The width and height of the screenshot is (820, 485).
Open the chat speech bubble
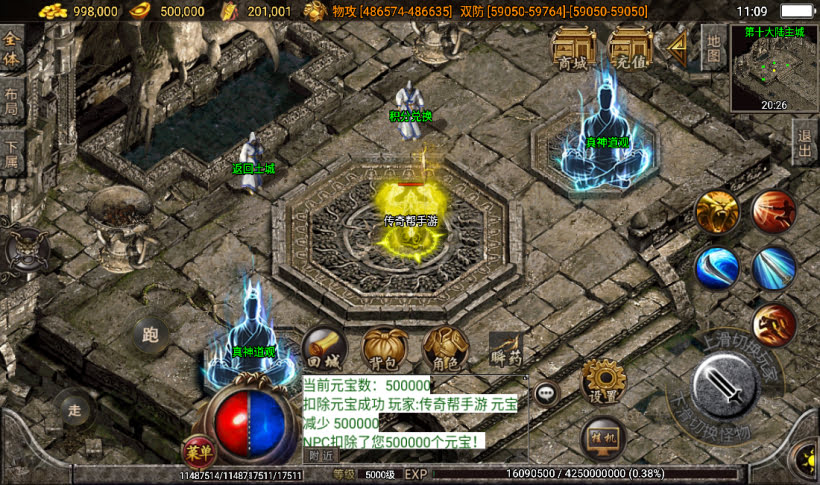tap(545, 393)
